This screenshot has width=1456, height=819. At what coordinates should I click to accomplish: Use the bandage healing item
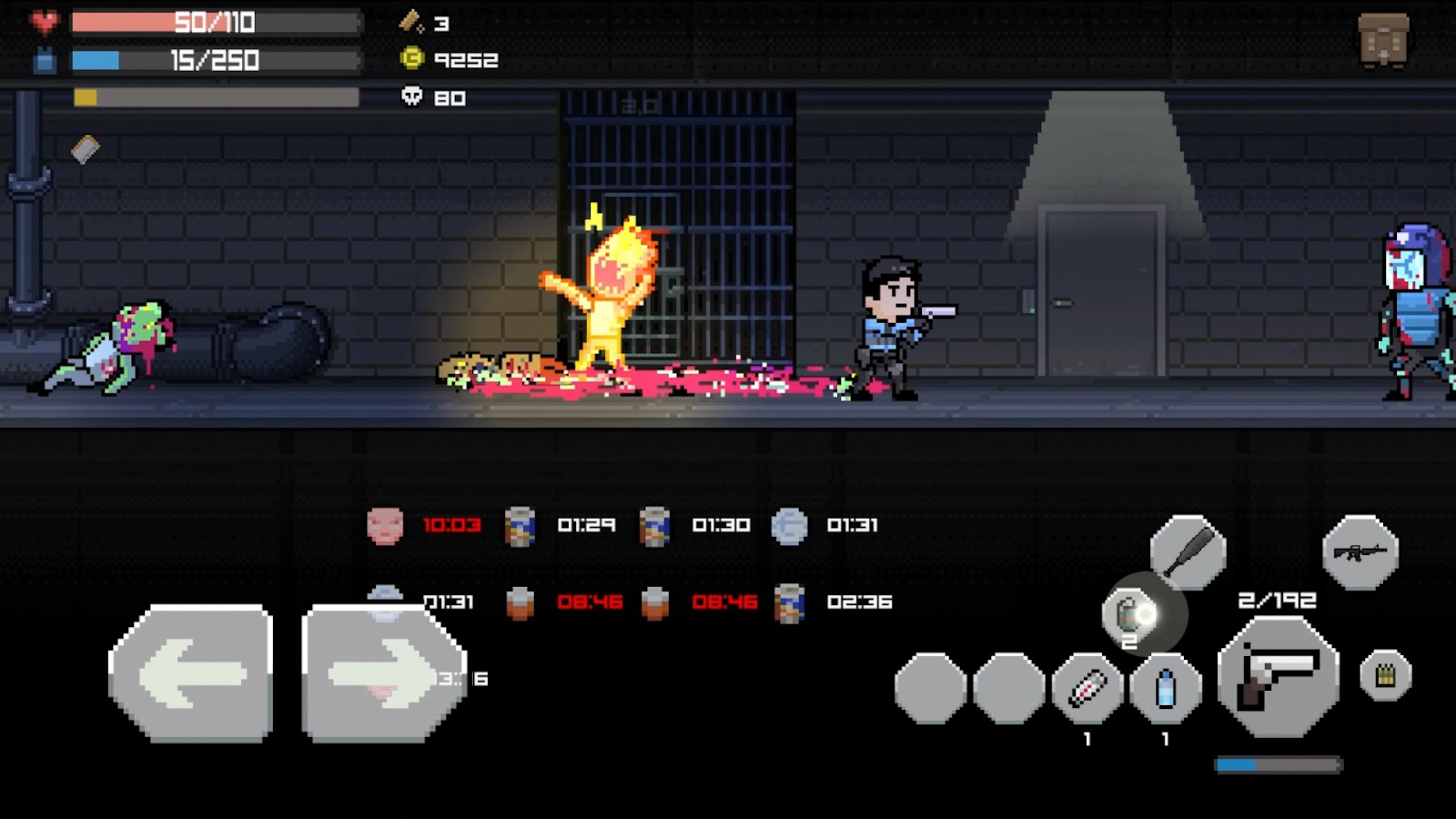pos(1087,688)
